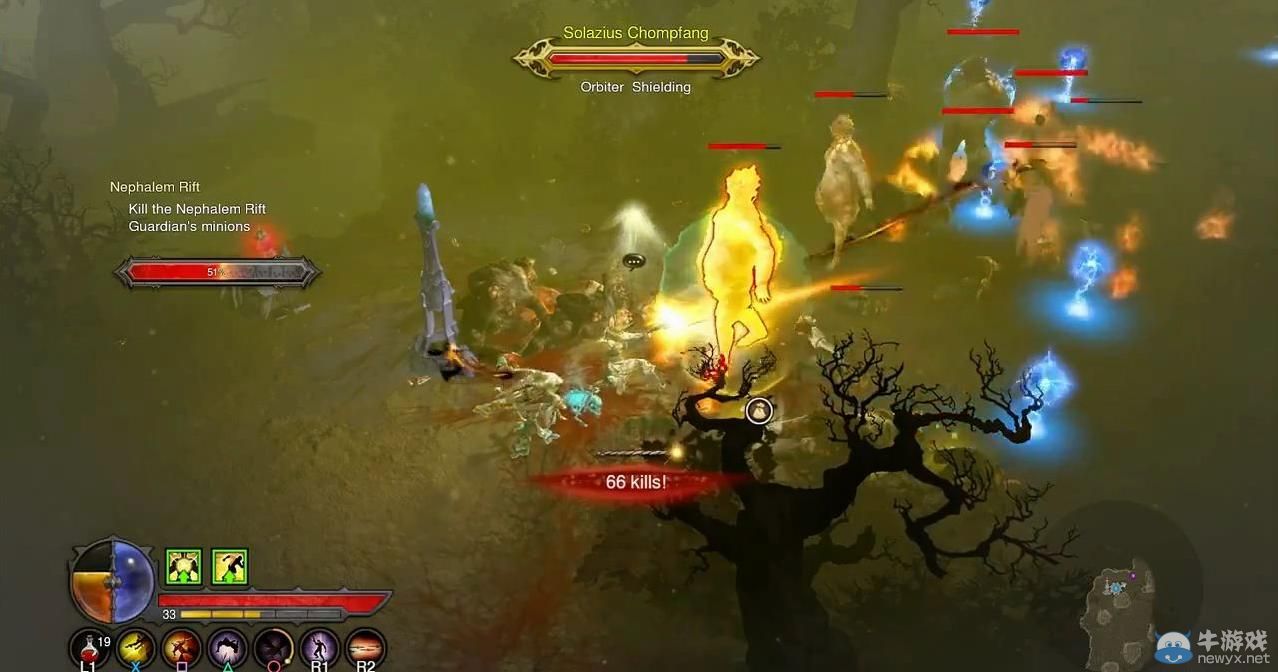Viewport: 1278px width, 672px height.
Task: Activate the purple standing figure skill
Action: (x=320, y=647)
